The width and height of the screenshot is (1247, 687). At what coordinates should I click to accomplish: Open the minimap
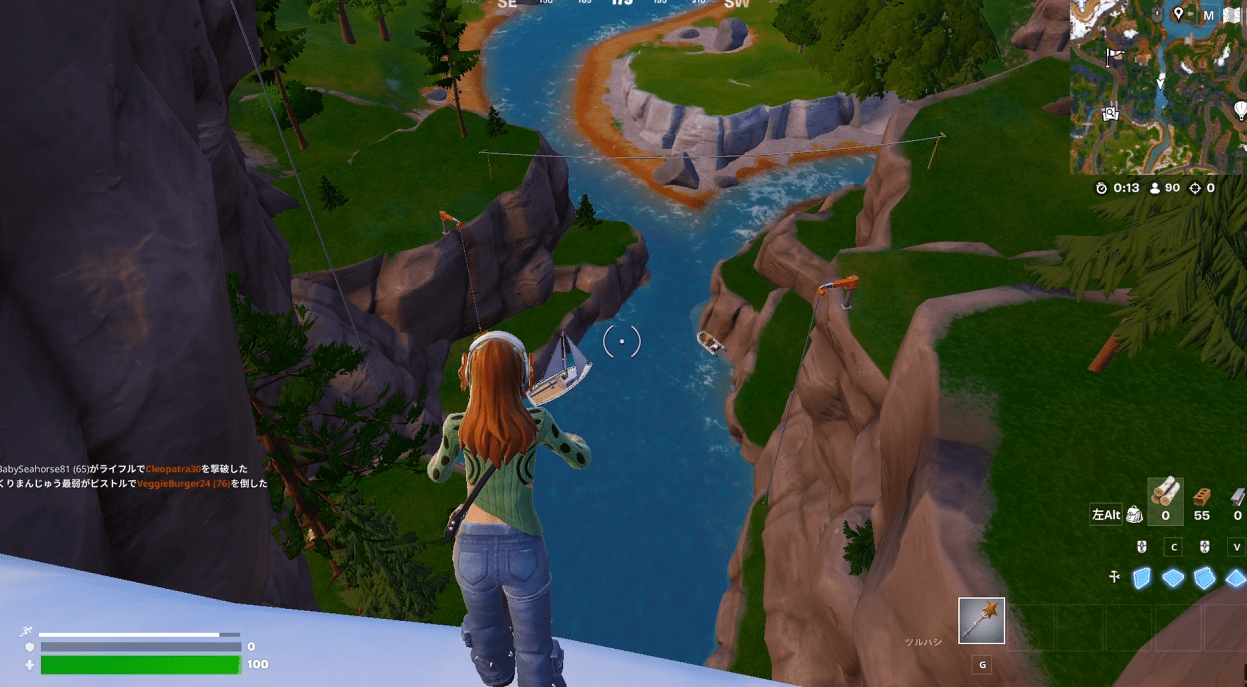pyautogui.click(x=1157, y=88)
